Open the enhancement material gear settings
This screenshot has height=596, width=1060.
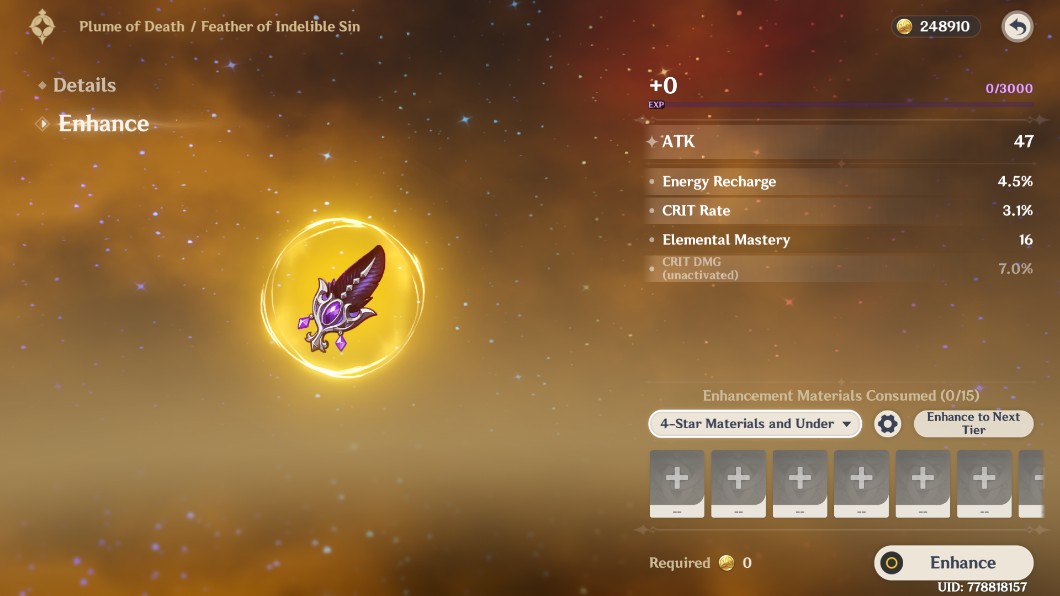[887, 424]
